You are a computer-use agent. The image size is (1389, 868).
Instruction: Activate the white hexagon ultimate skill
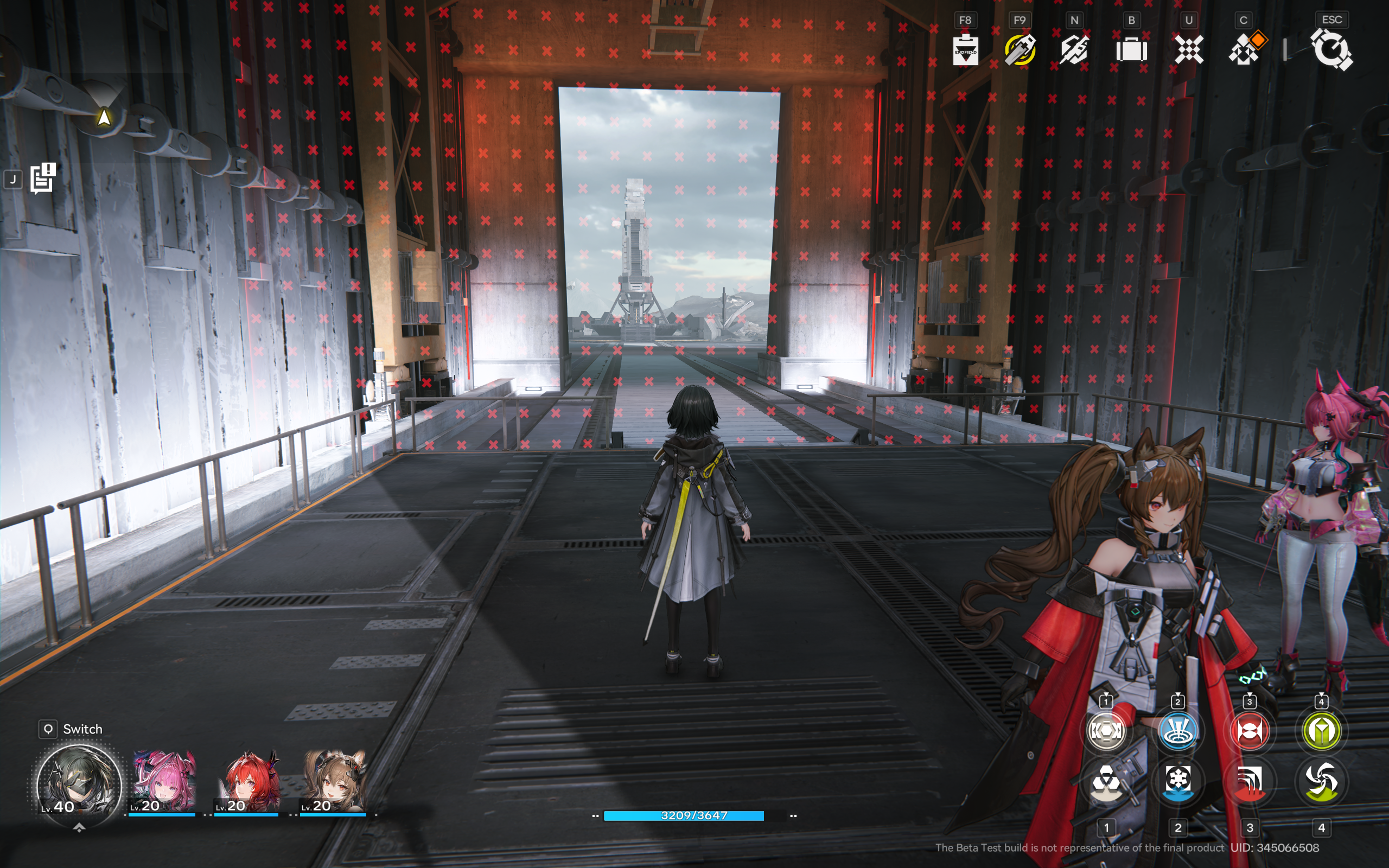(x=1106, y=731)
